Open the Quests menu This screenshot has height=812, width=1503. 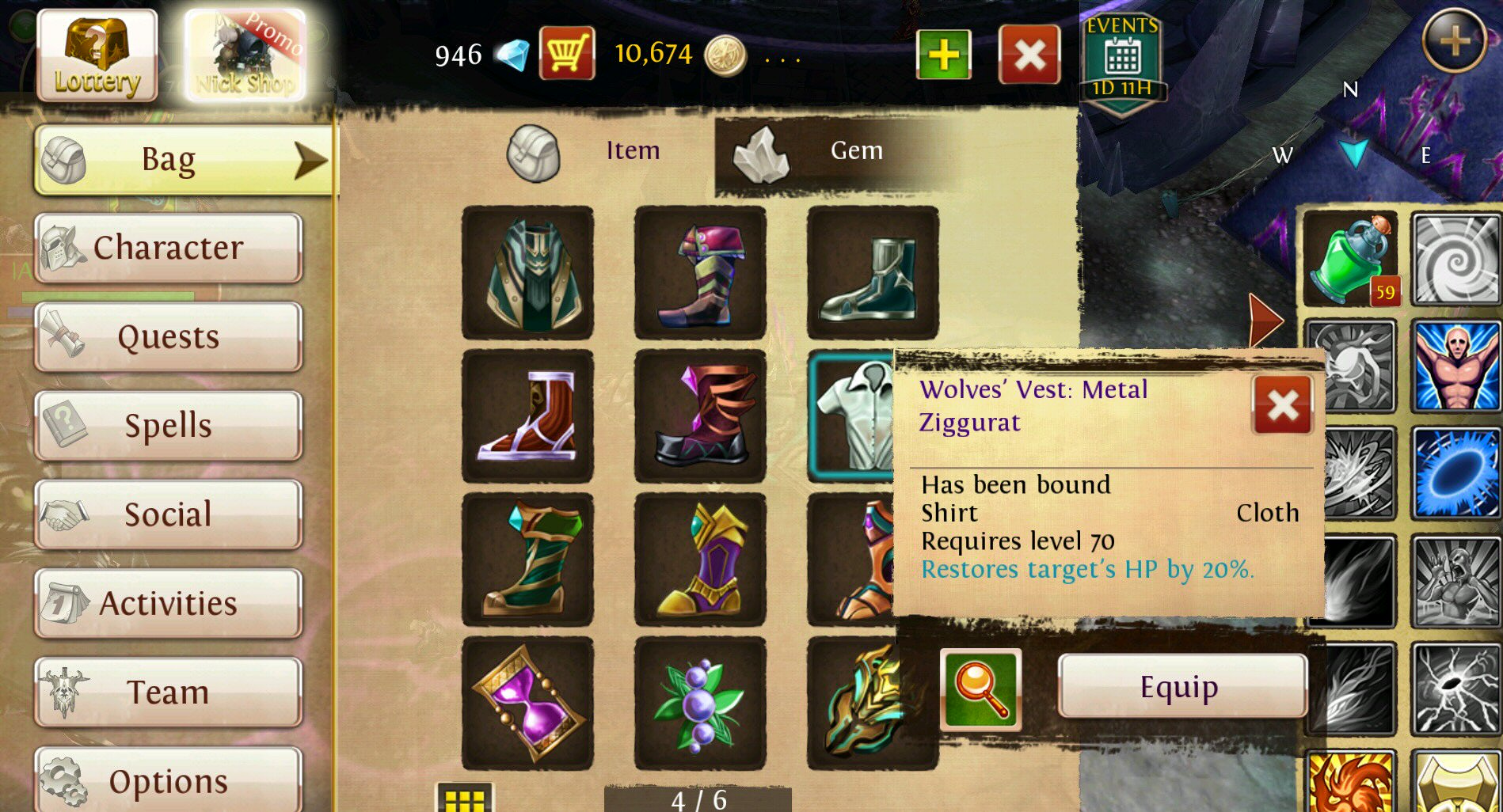[x=168, y=337]
